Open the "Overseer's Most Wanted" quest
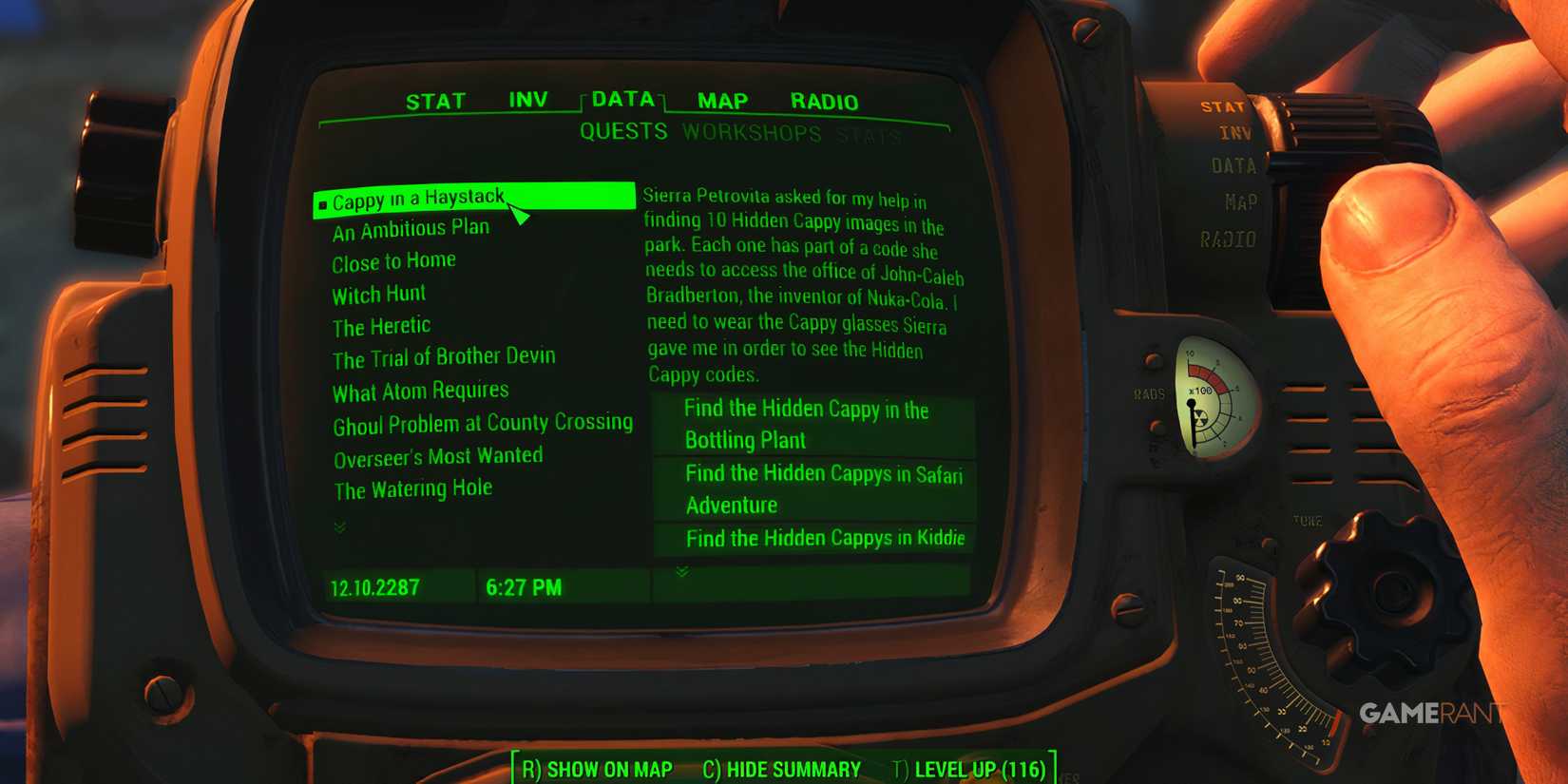This screenshot has width=1568, height=784. [437, 456]
